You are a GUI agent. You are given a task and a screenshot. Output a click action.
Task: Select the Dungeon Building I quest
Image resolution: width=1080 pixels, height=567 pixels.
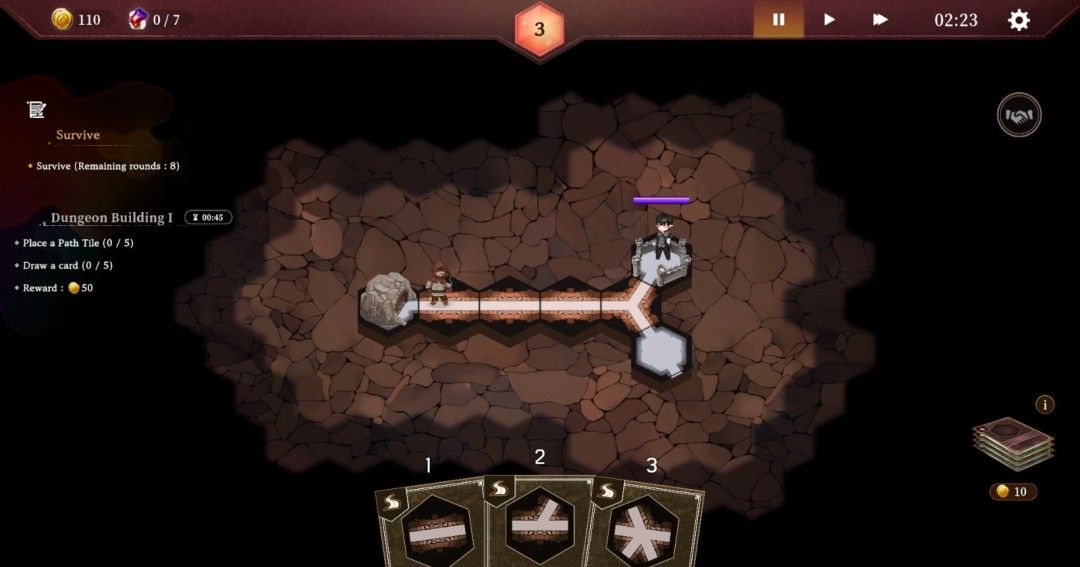tap(112, 218)
